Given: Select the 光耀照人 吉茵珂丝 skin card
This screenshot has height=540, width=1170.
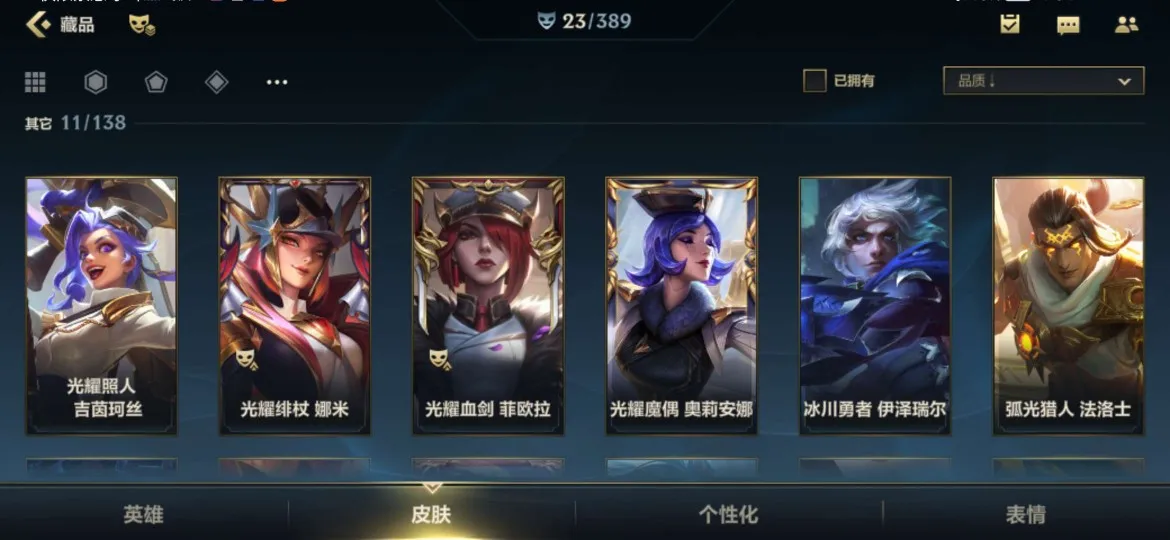Looking at the screenshot, I should point(101,305).
